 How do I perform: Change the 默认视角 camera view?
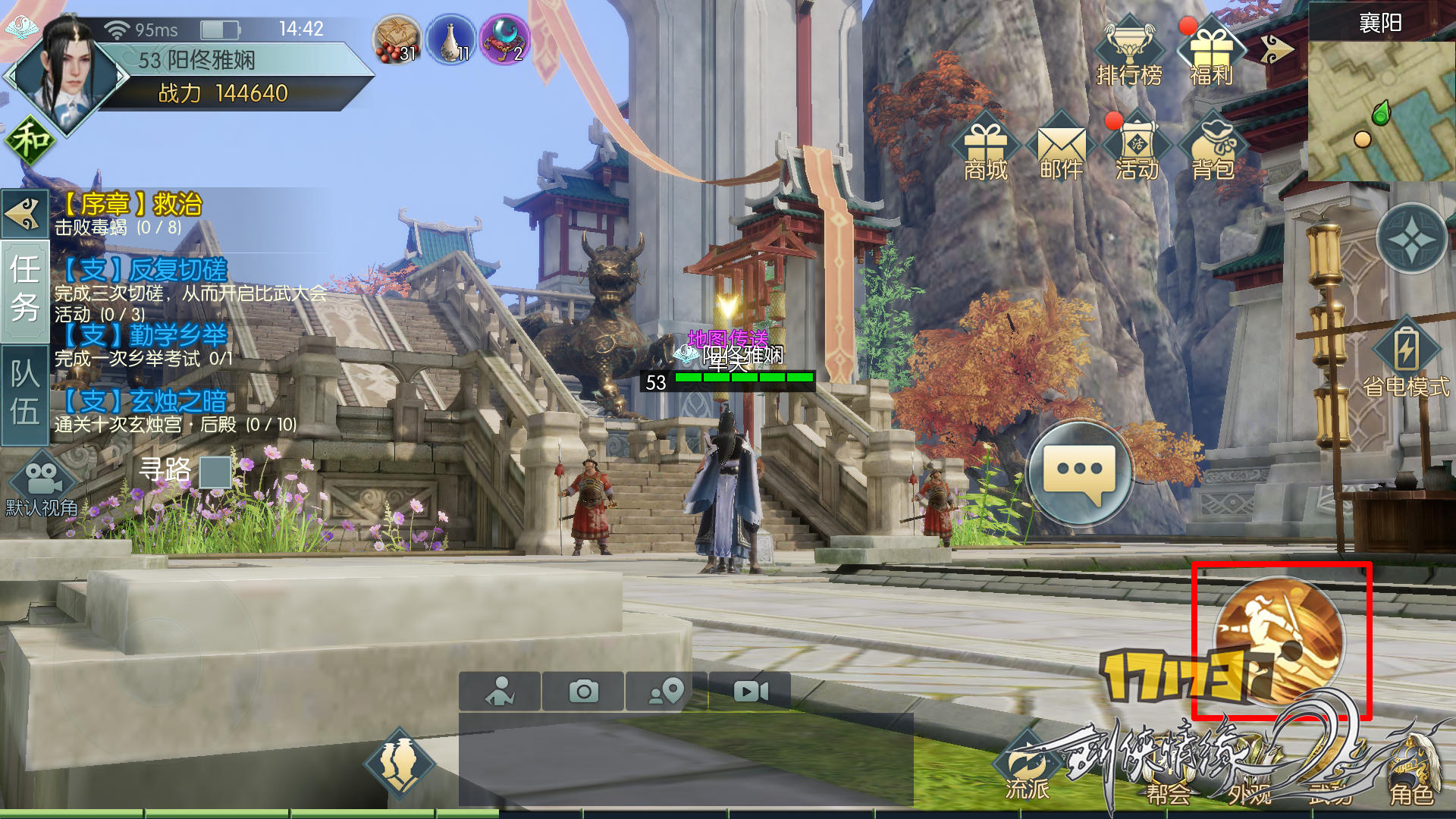click(42, 487)
